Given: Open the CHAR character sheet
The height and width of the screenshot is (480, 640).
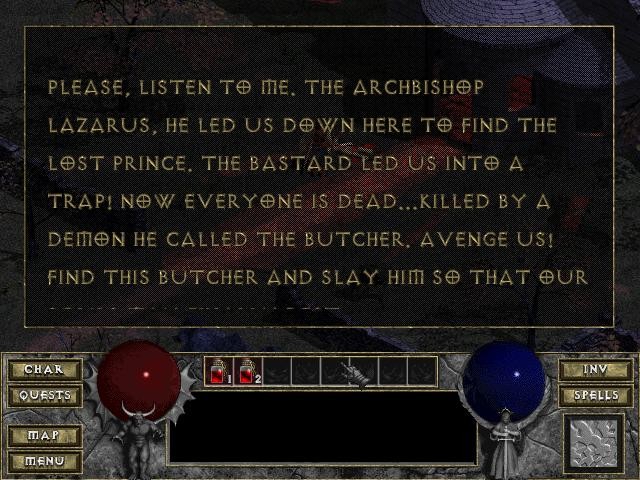Looking at the screenshot, I should (44, 370).
